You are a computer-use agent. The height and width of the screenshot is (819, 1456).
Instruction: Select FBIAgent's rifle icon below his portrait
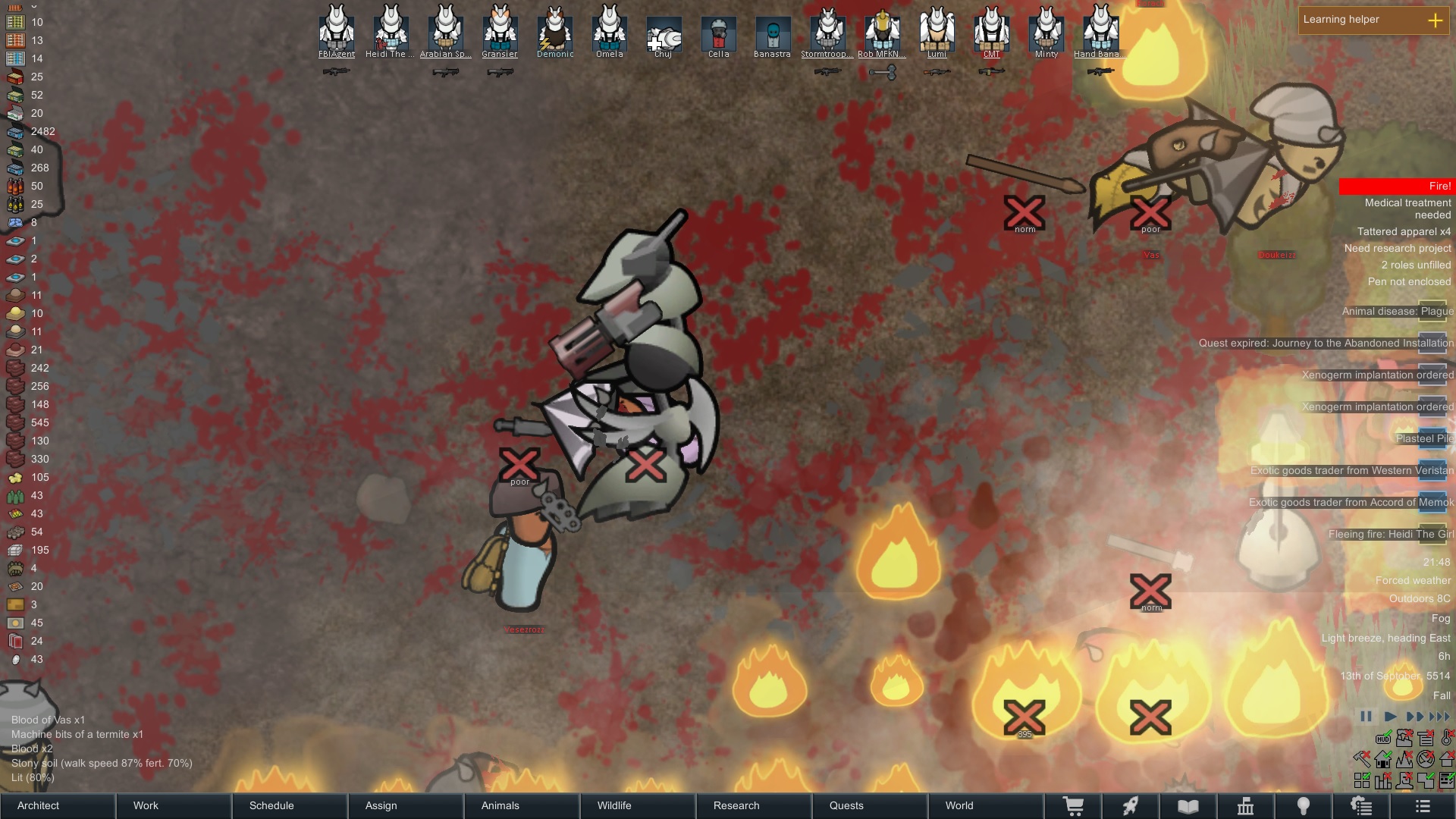pyautogui.click(x=336, y=70)
